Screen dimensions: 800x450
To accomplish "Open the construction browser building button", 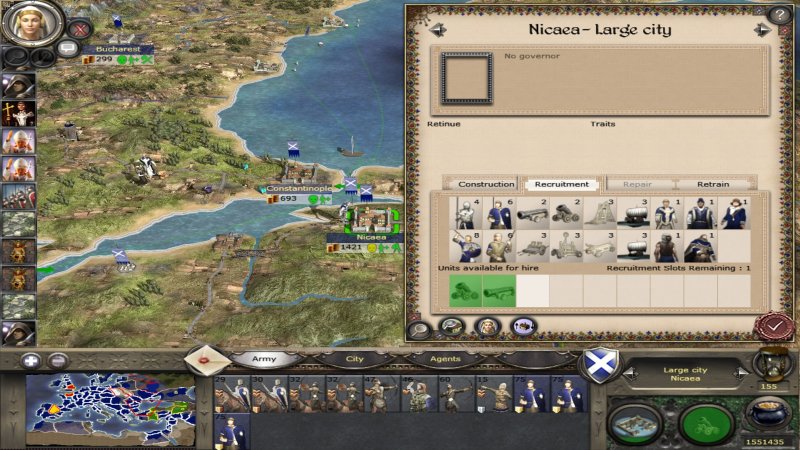I will coord(636,423).
